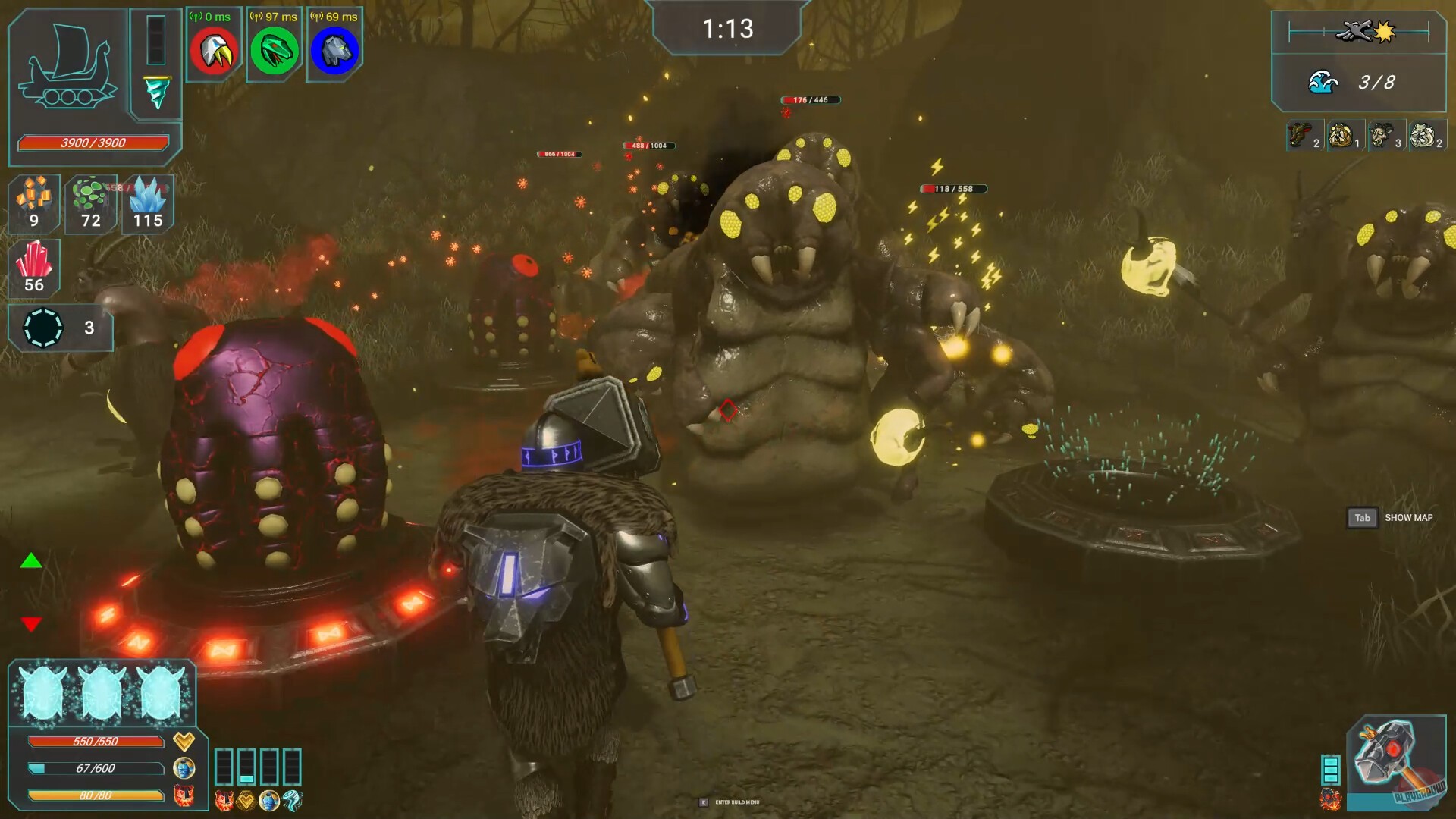The image size is (1456, 819).
Task: Click the boar head icon showing count 2
Action: click(1297, 135)
